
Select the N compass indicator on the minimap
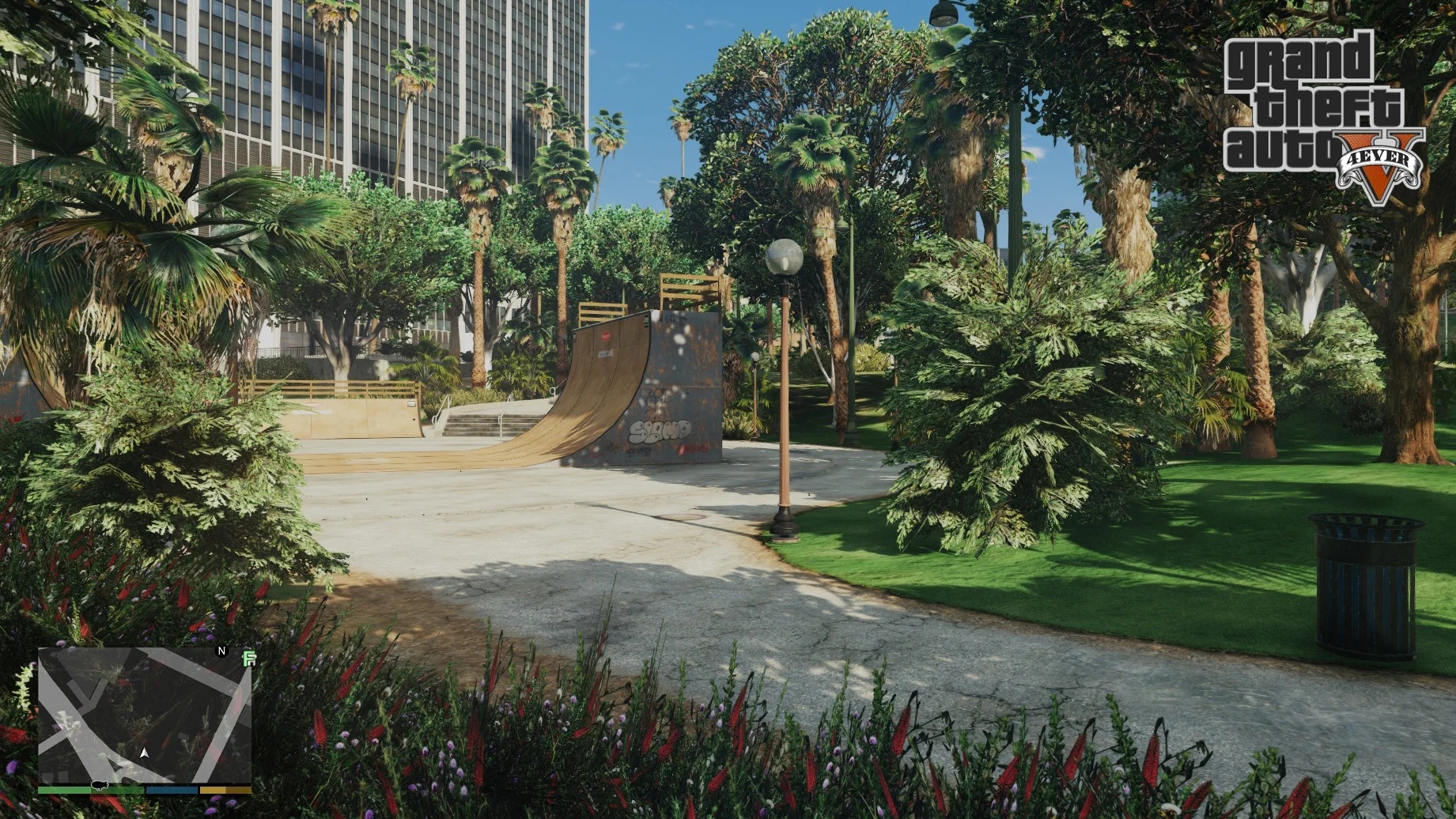(x=221, y=651)
